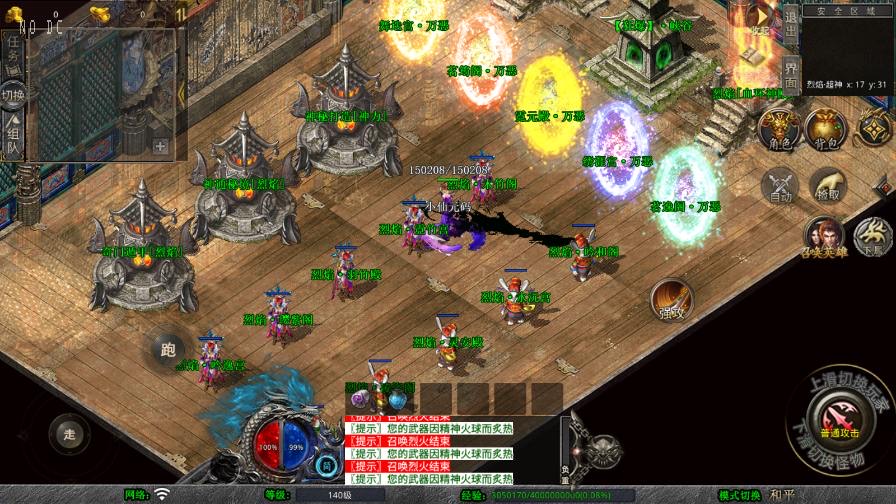Image resolution: width=896 pixels, height=504 pixels.
Task: Tap the 捡取 pickup hand button
Action: pyautogui.click(x=827, y=185)
